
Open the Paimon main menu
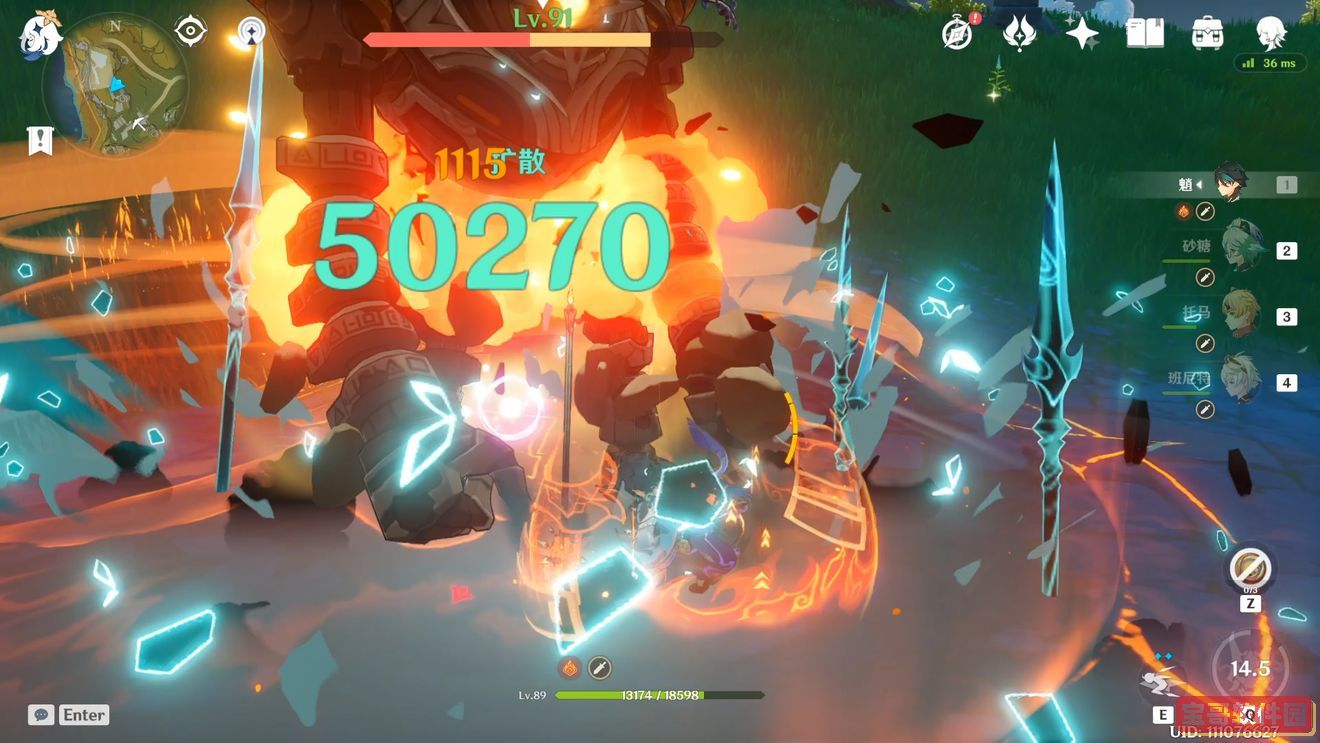[40, 34]
